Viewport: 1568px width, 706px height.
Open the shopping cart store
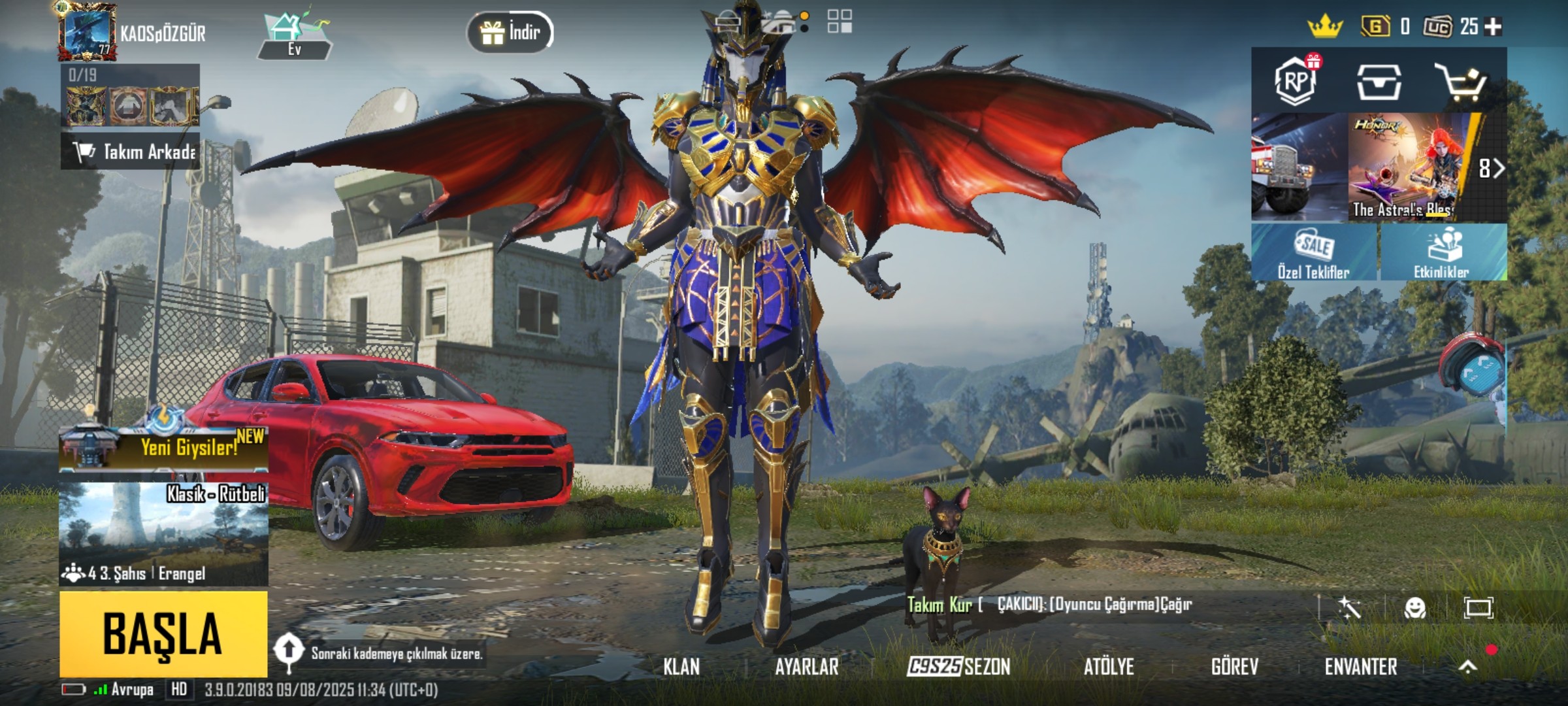[x=1460, y=82]
